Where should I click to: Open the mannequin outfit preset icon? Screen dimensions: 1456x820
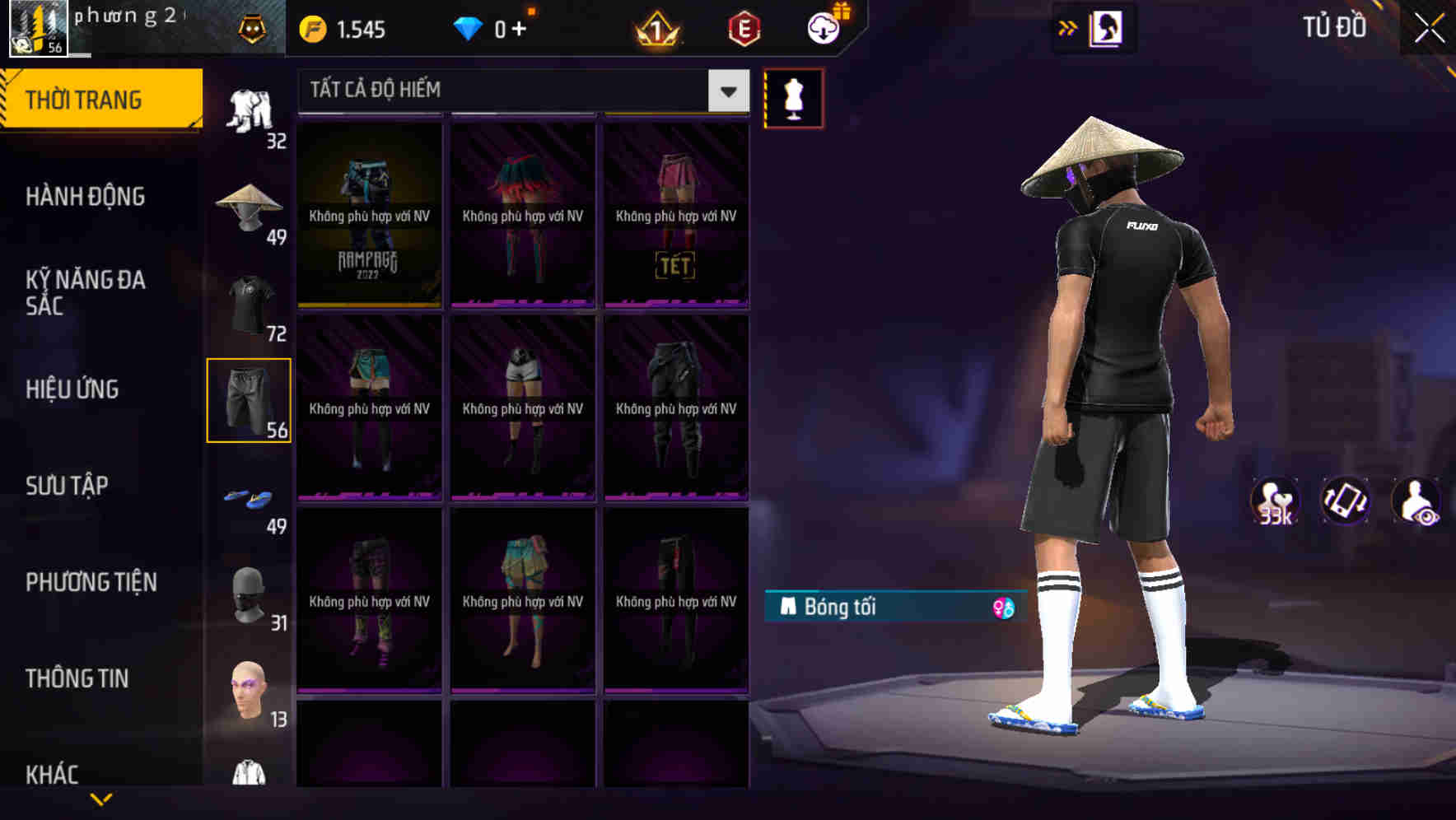tap(792, 97)
